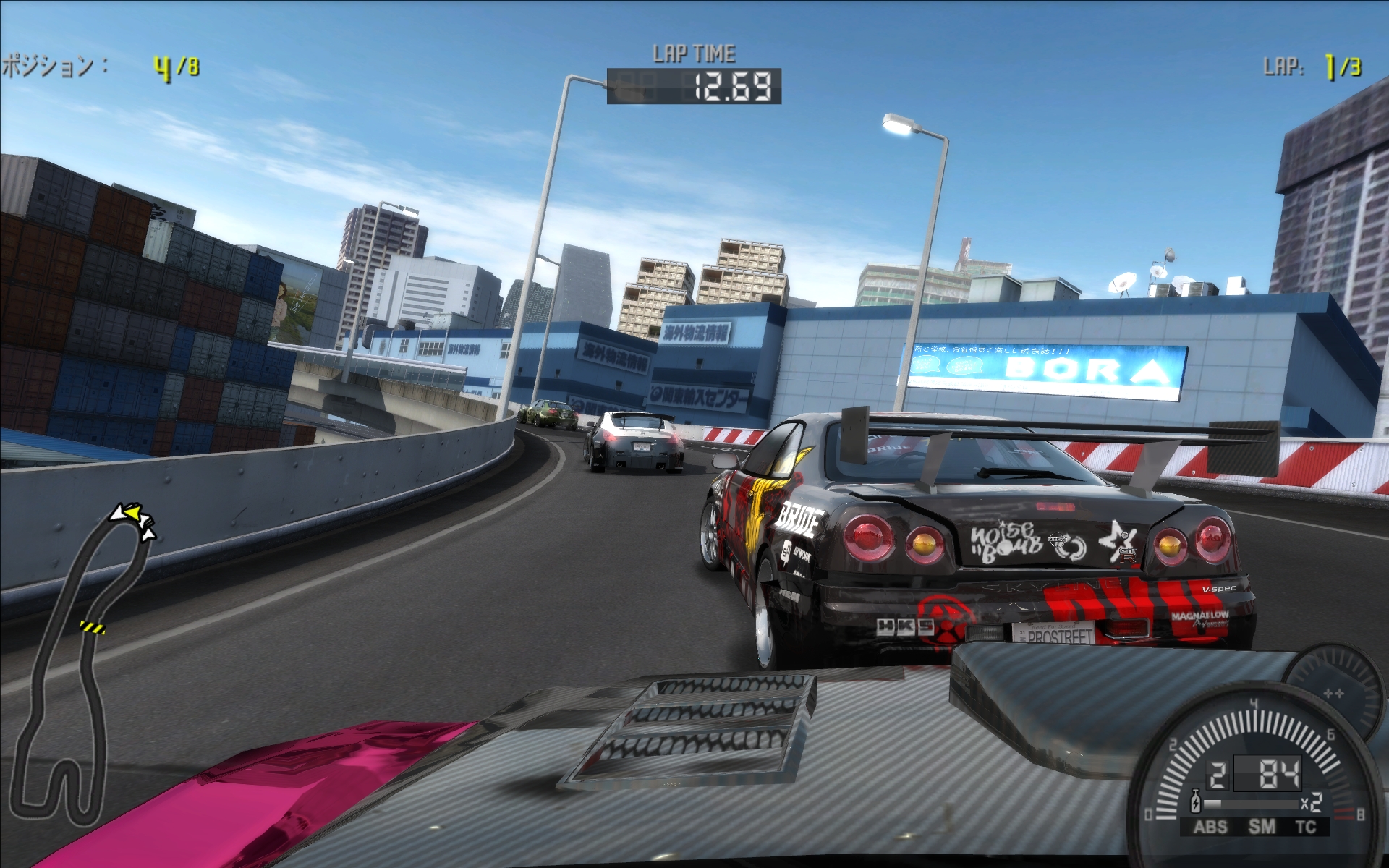Image resolution: width=1389 pixels, height=868 pixels.
Task: Click the start/finish line marker on minimap
Action: [92, 627]
